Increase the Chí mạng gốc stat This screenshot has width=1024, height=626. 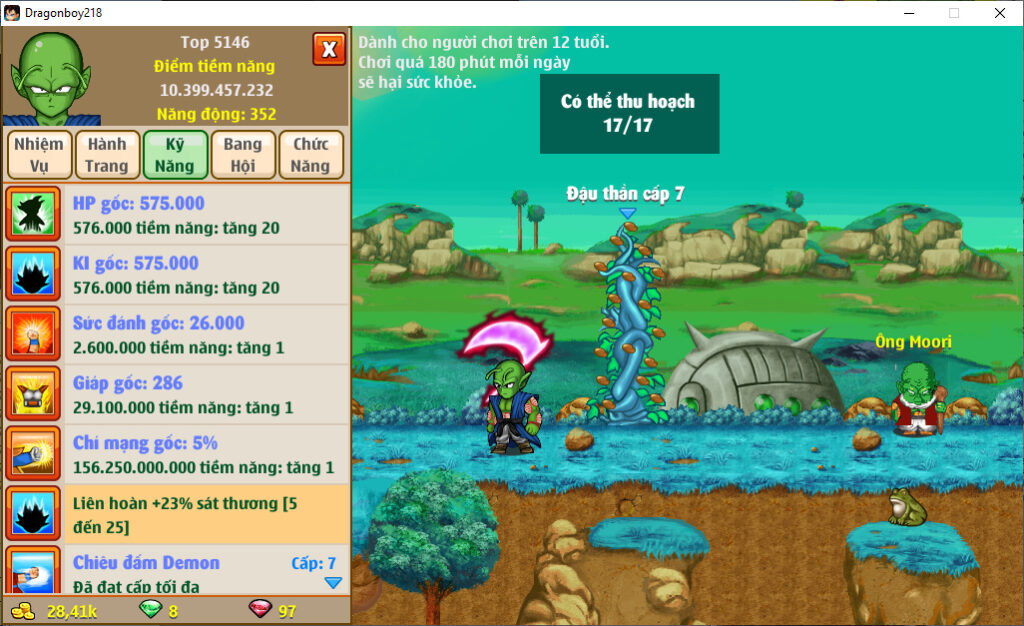click(176, 455)
